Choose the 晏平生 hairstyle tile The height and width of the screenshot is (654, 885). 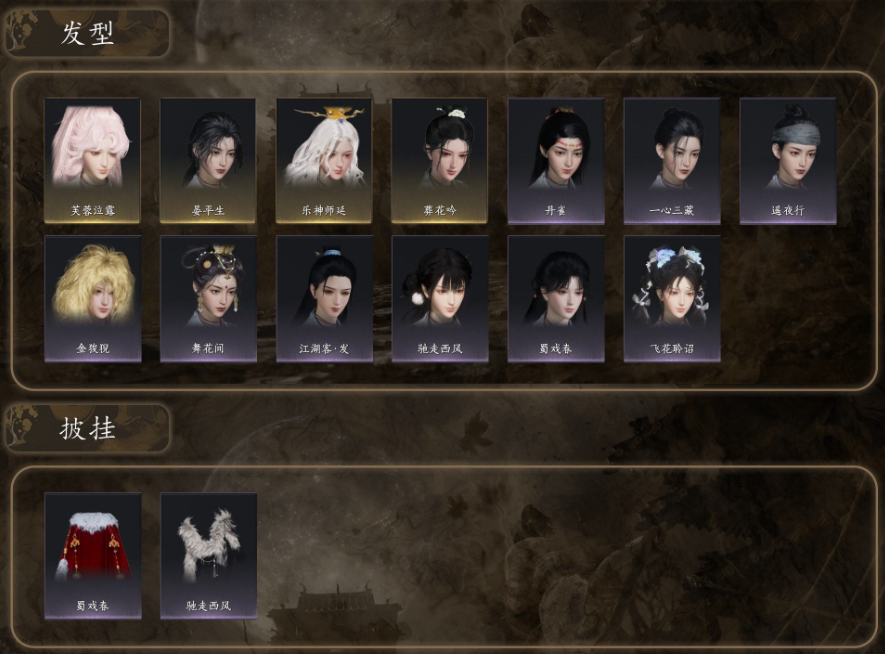click(208, 159)
